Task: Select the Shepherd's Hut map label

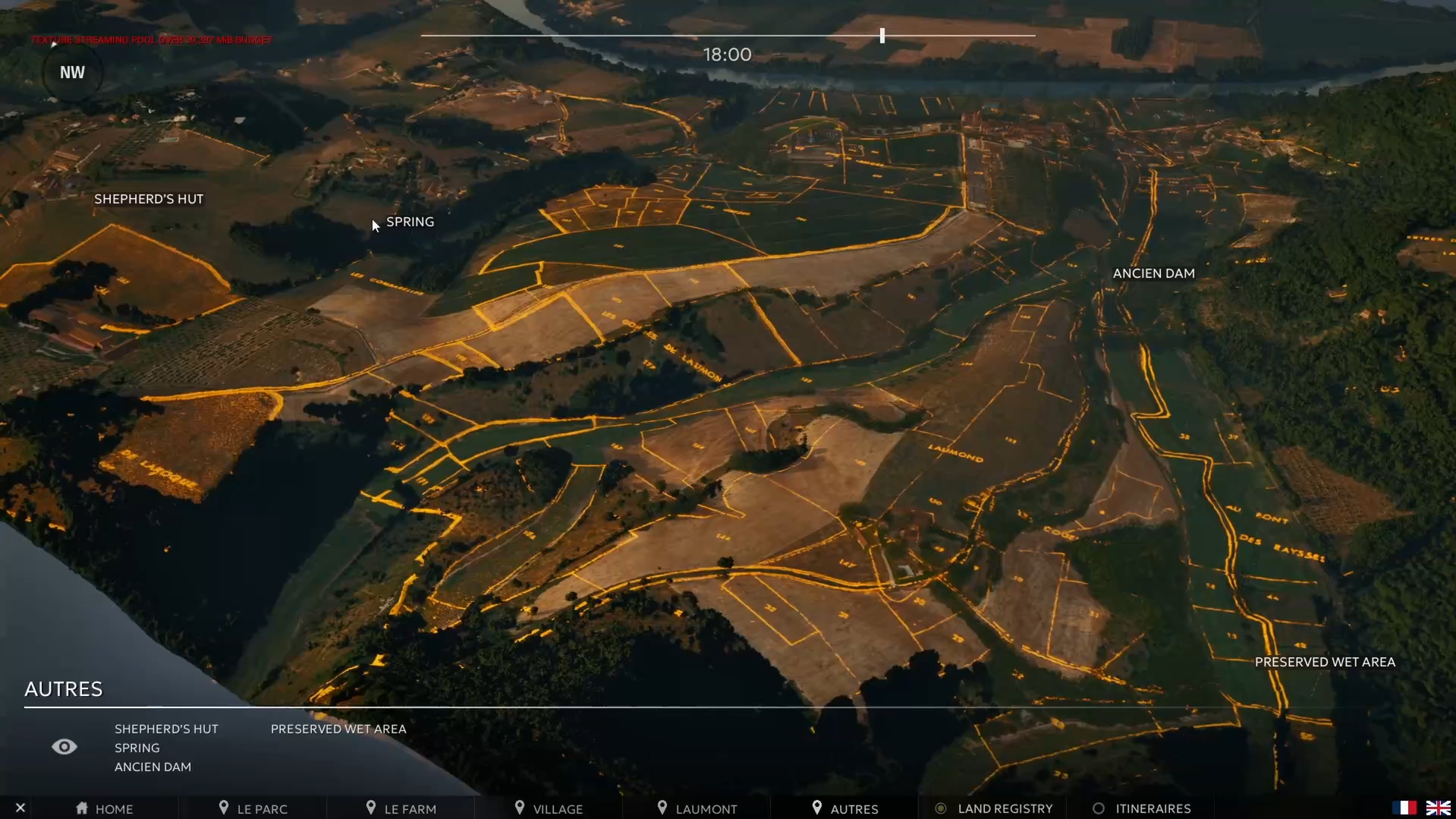Action: 149,199
